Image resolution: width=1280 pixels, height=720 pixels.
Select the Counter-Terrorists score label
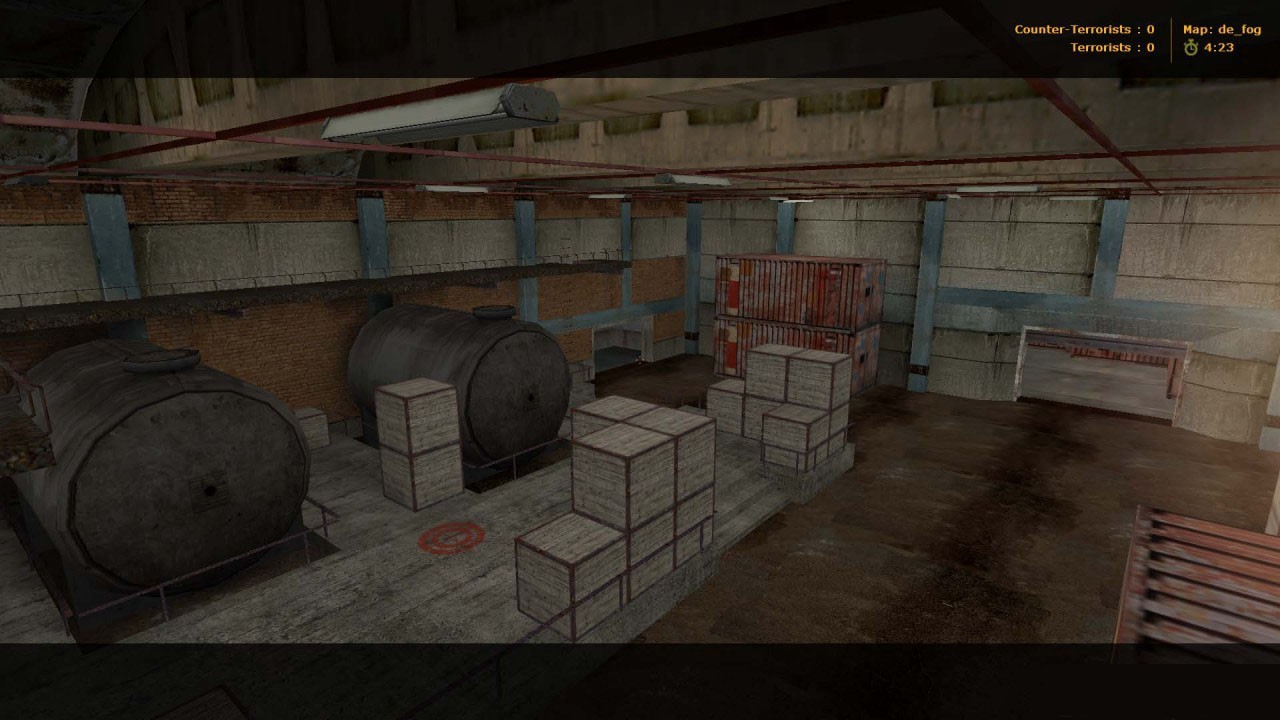(x=1072, y=29)
